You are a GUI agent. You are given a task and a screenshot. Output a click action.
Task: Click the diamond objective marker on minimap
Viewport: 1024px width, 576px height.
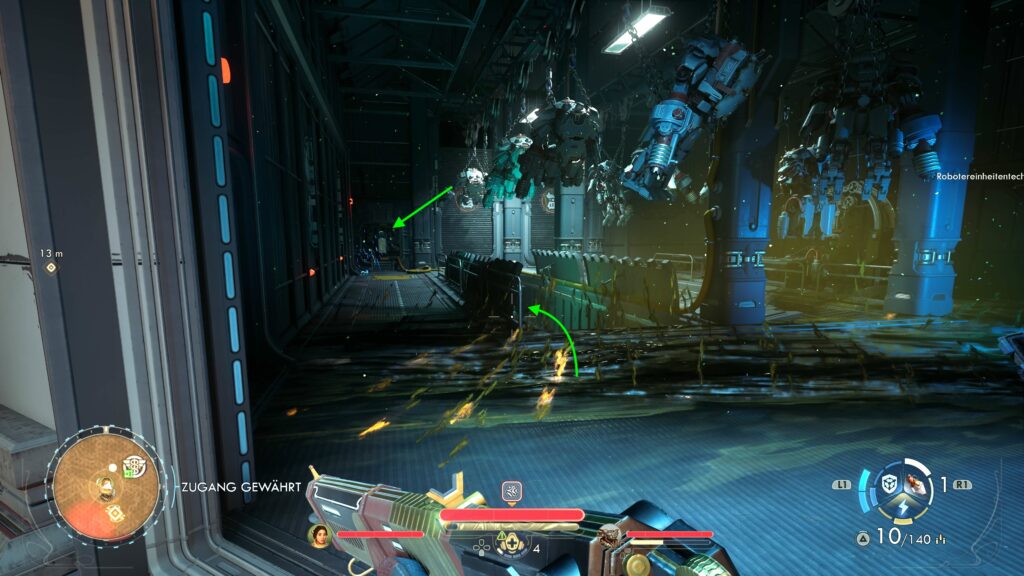point(114,514)
